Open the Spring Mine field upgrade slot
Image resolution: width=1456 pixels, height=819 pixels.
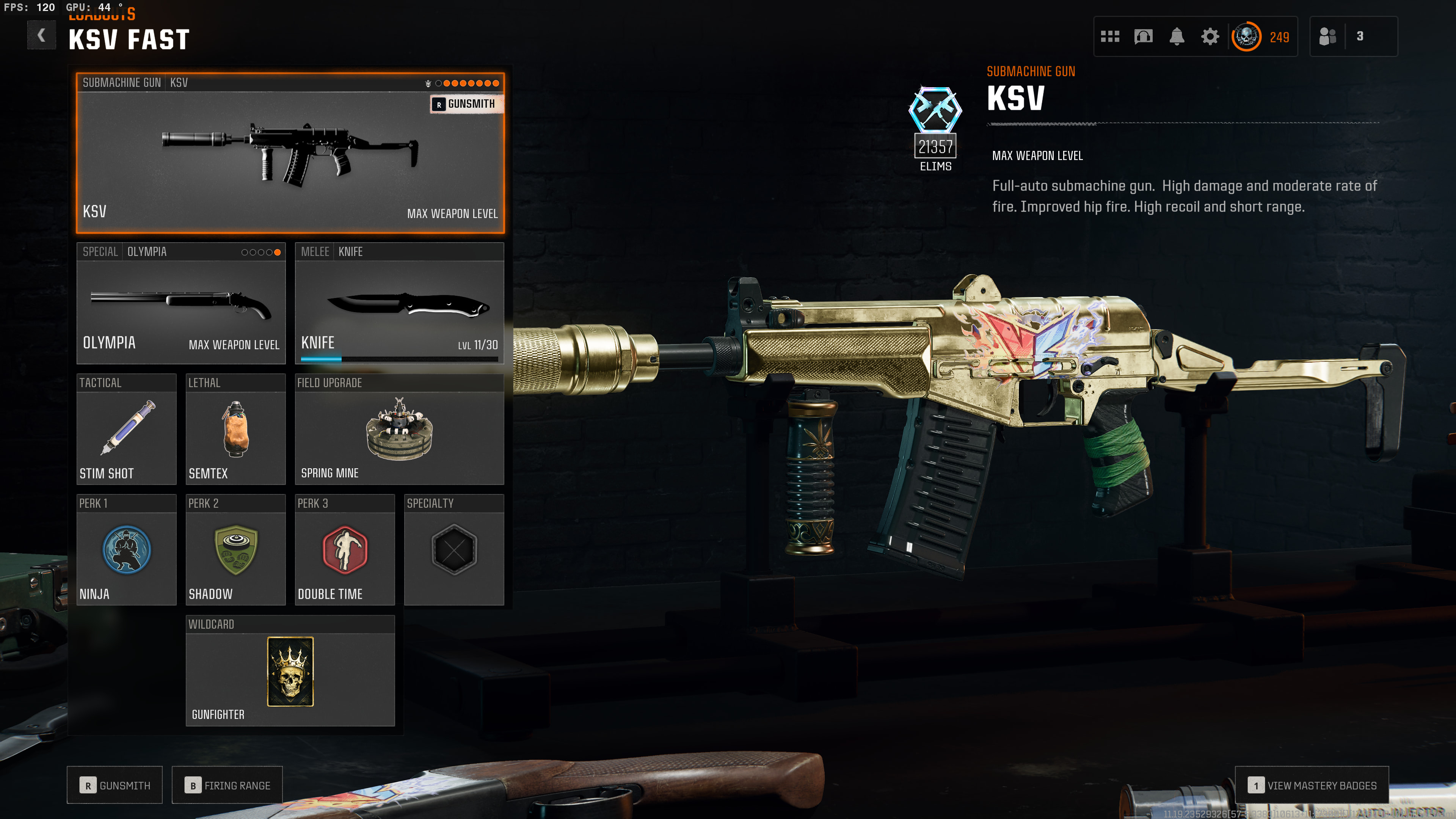[399, 429]
